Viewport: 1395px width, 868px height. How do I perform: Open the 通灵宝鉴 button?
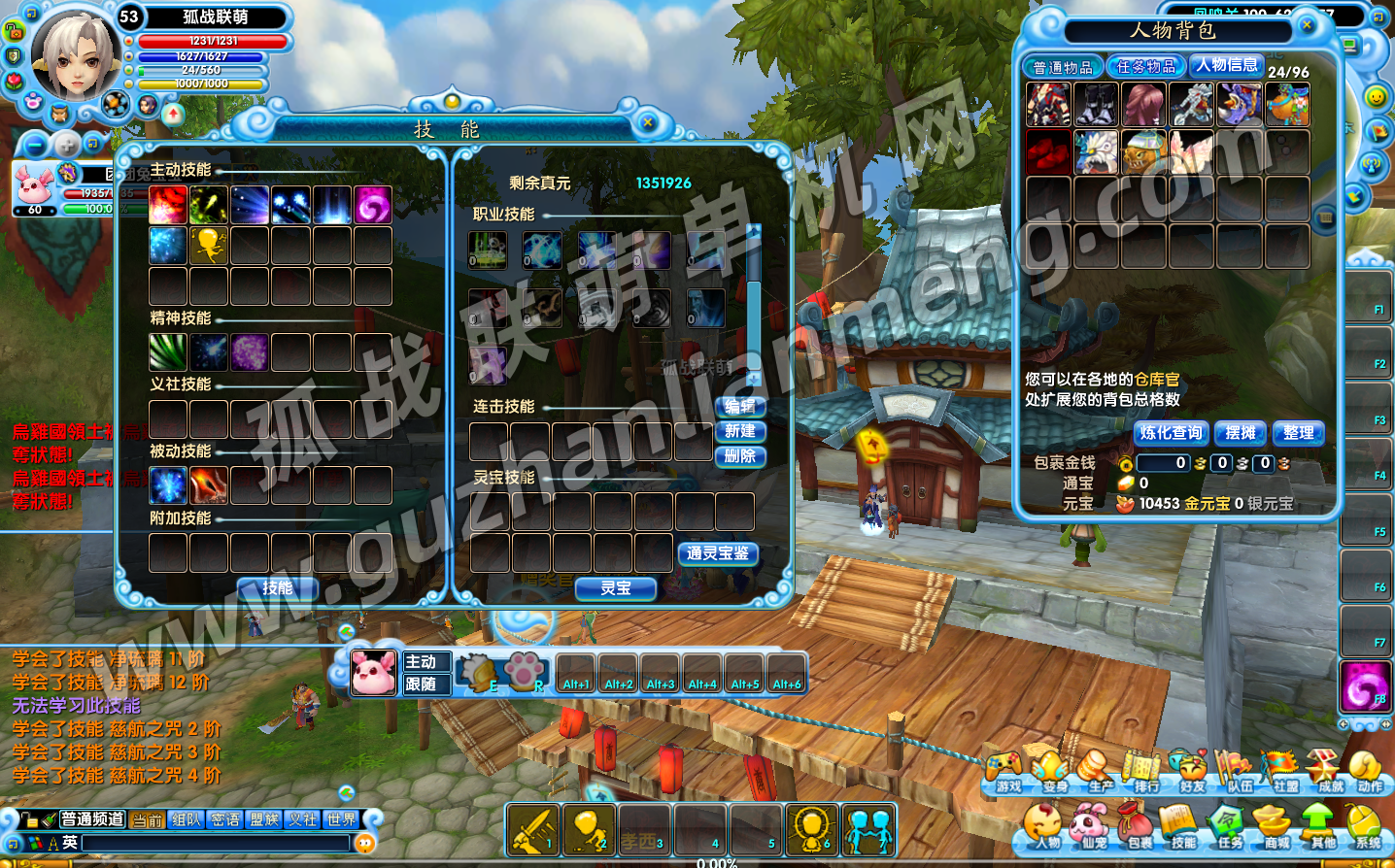coord(718,553)
